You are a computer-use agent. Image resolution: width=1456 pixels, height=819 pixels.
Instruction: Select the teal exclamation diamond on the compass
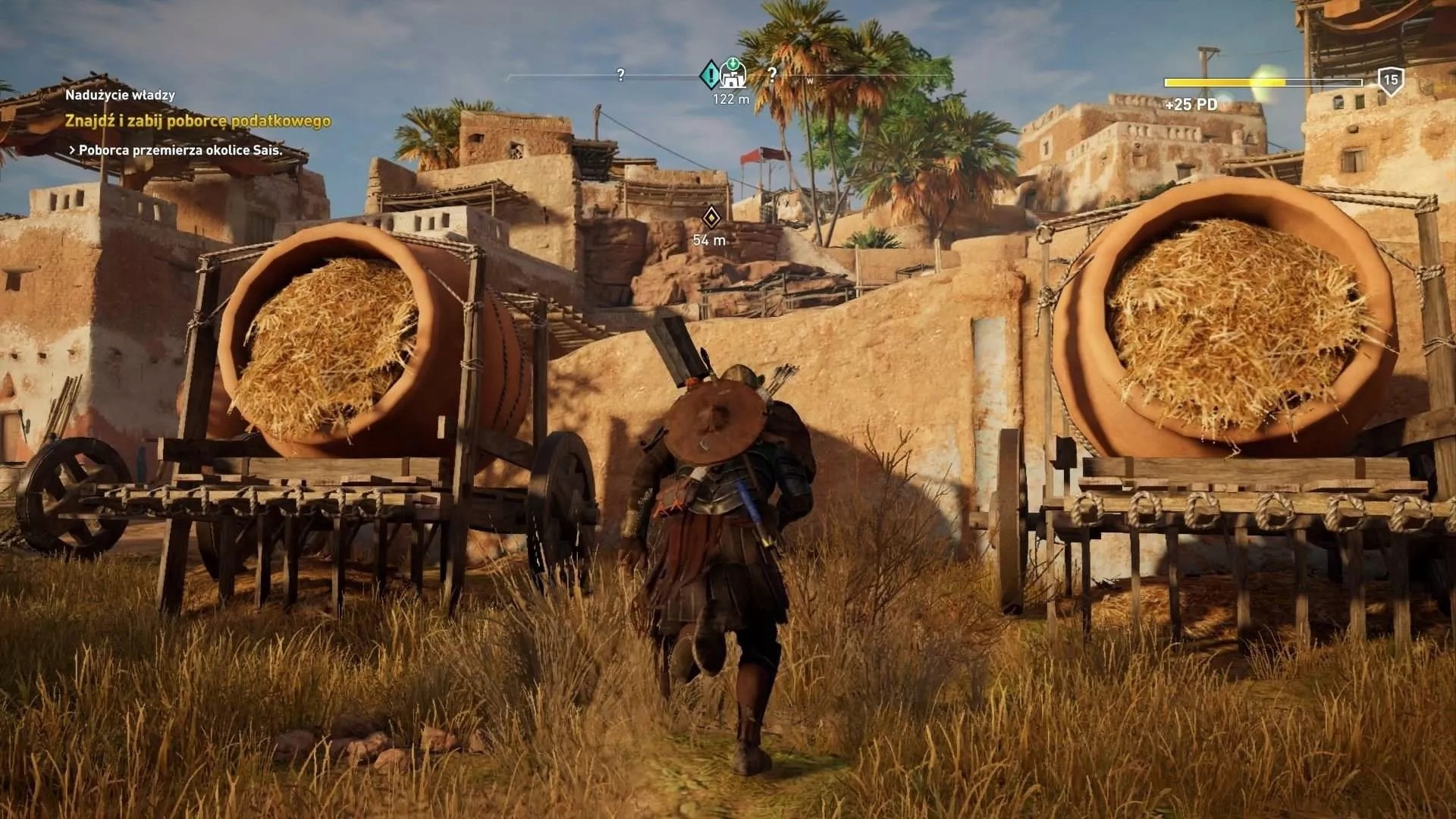[x=711, y=74]
